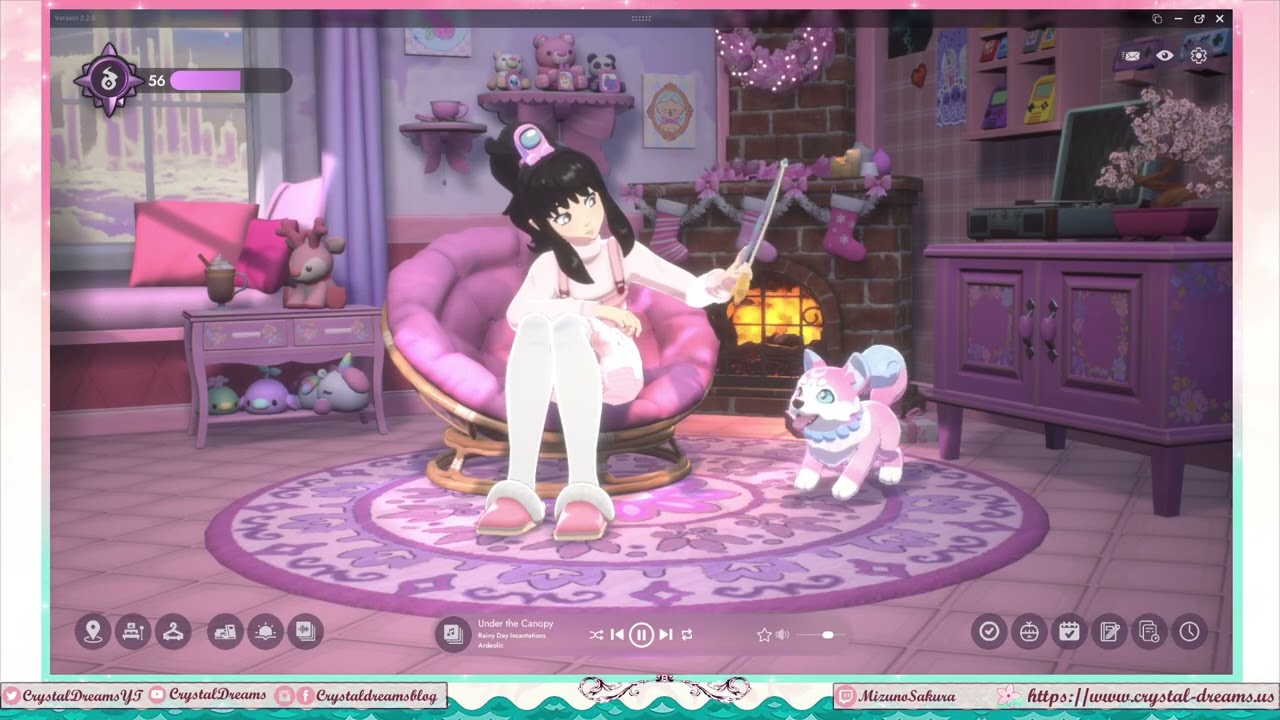Open the notepad with pencil icon

pyautogui.click(x=1109, y=631)
